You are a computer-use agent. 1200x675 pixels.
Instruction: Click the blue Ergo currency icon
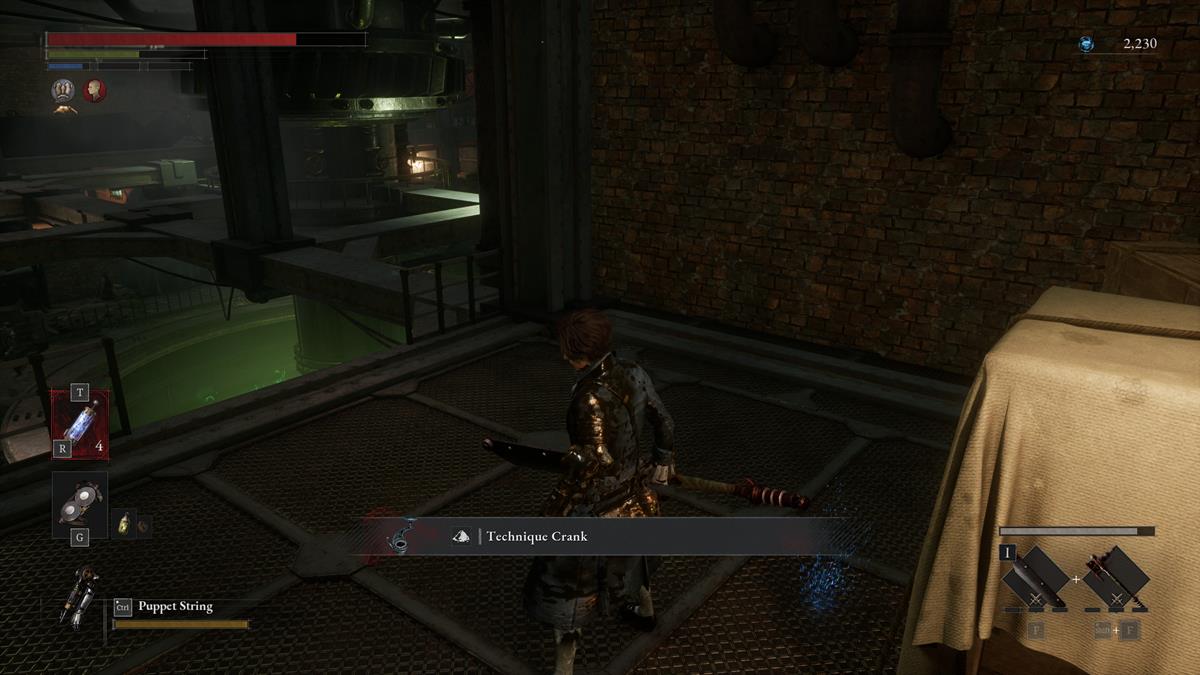click(1086, 44)
